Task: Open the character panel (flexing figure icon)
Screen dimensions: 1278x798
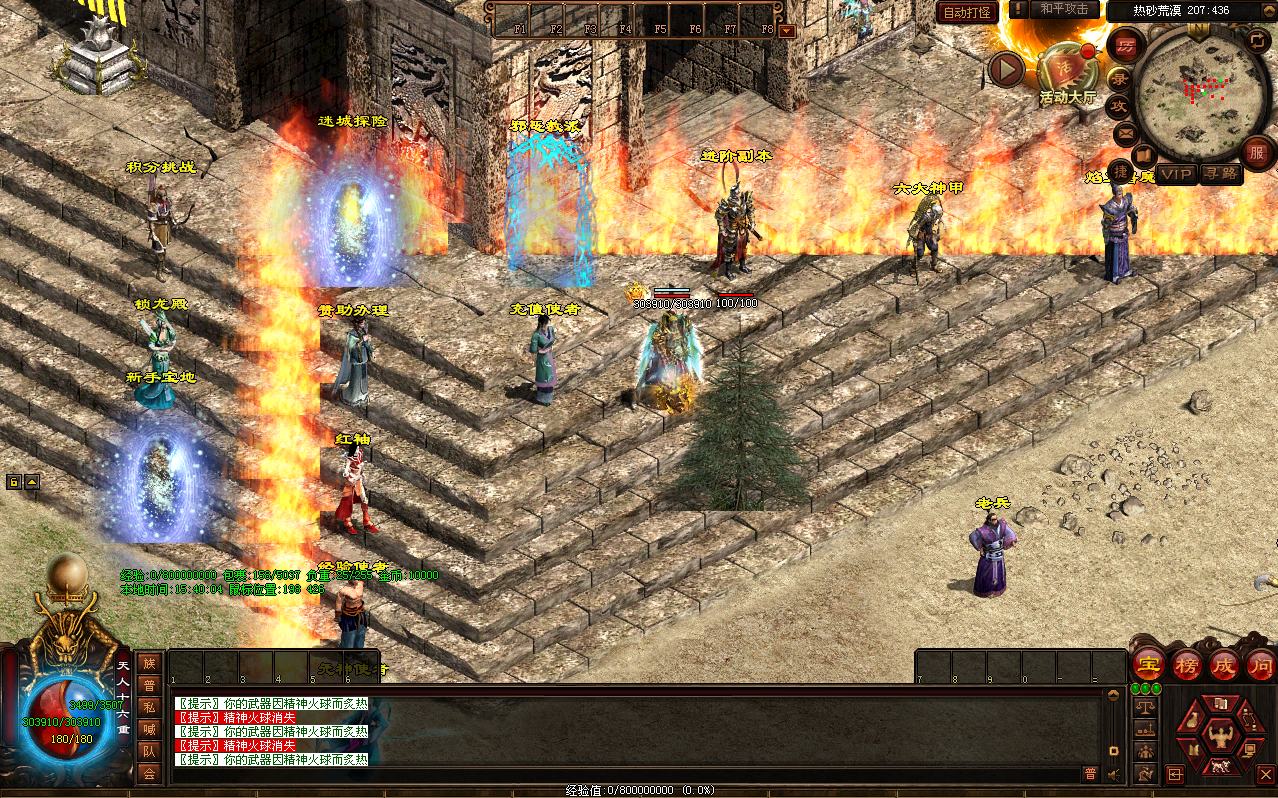Action: (1219, 736)
